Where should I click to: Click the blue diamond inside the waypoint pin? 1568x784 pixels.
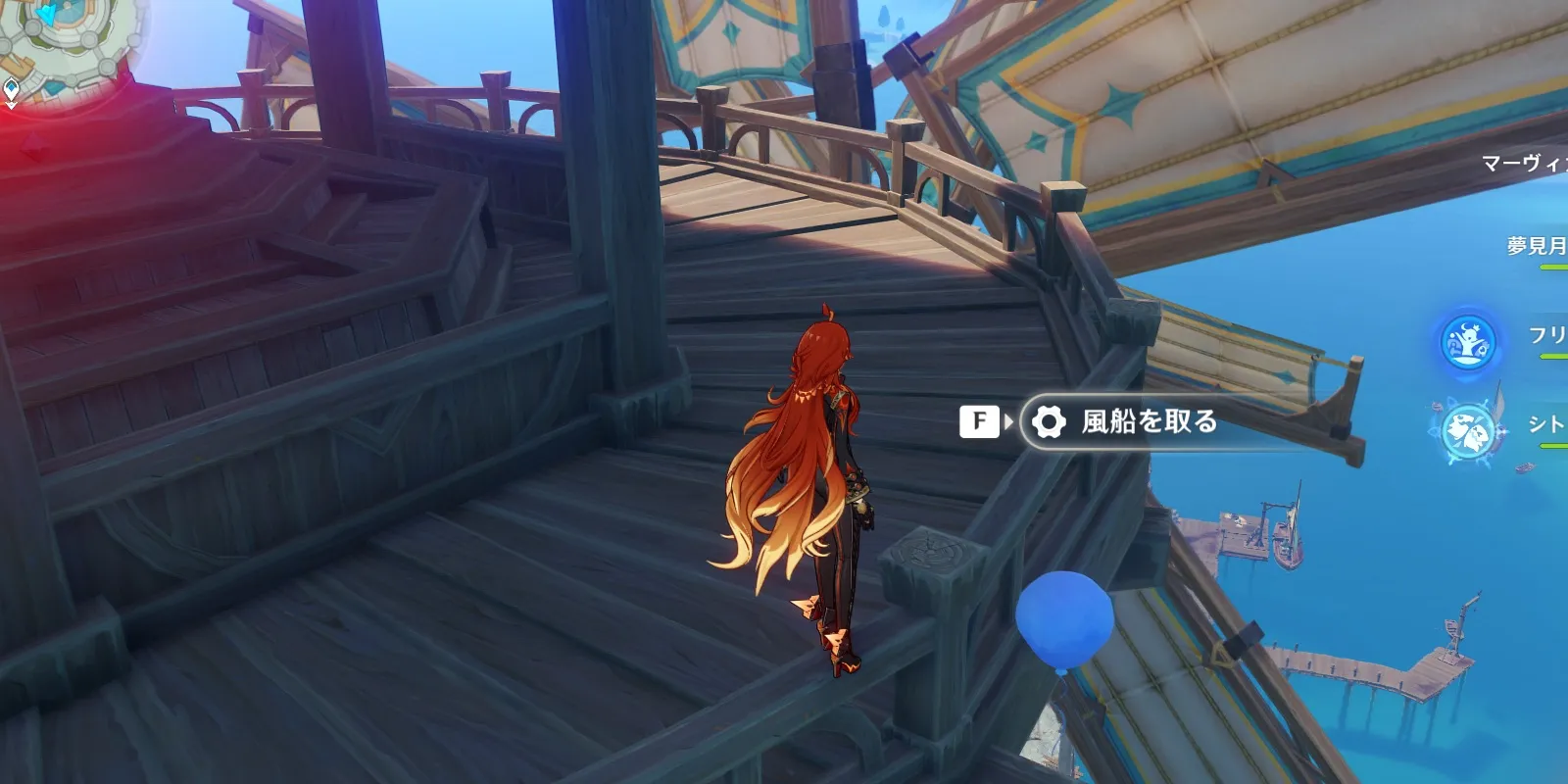point(11,85)
